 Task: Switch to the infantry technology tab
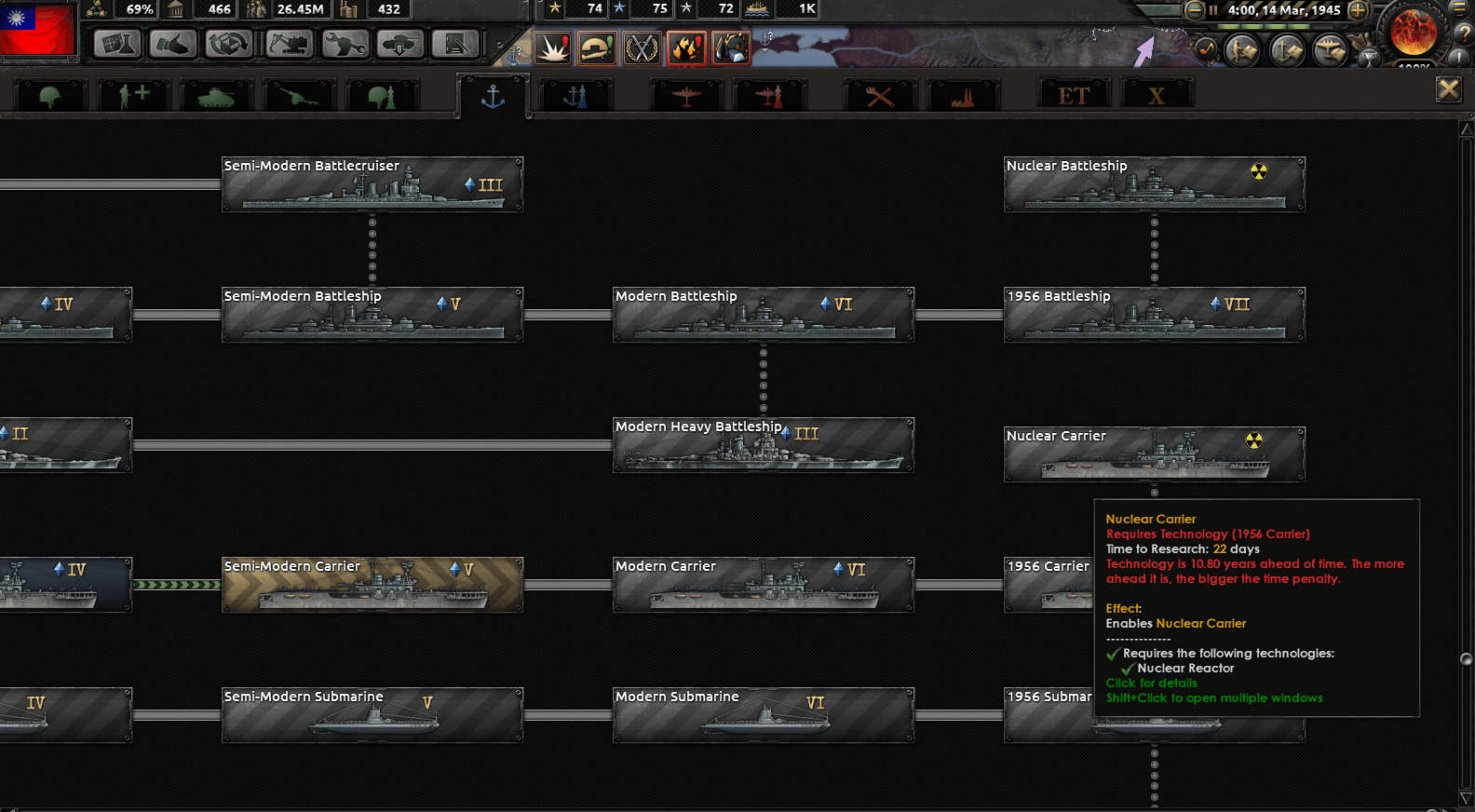point(50,93)
